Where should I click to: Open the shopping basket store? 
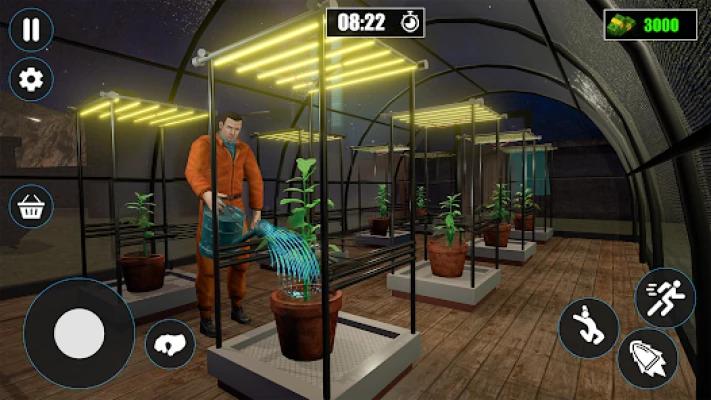click(x=31, y=207)
